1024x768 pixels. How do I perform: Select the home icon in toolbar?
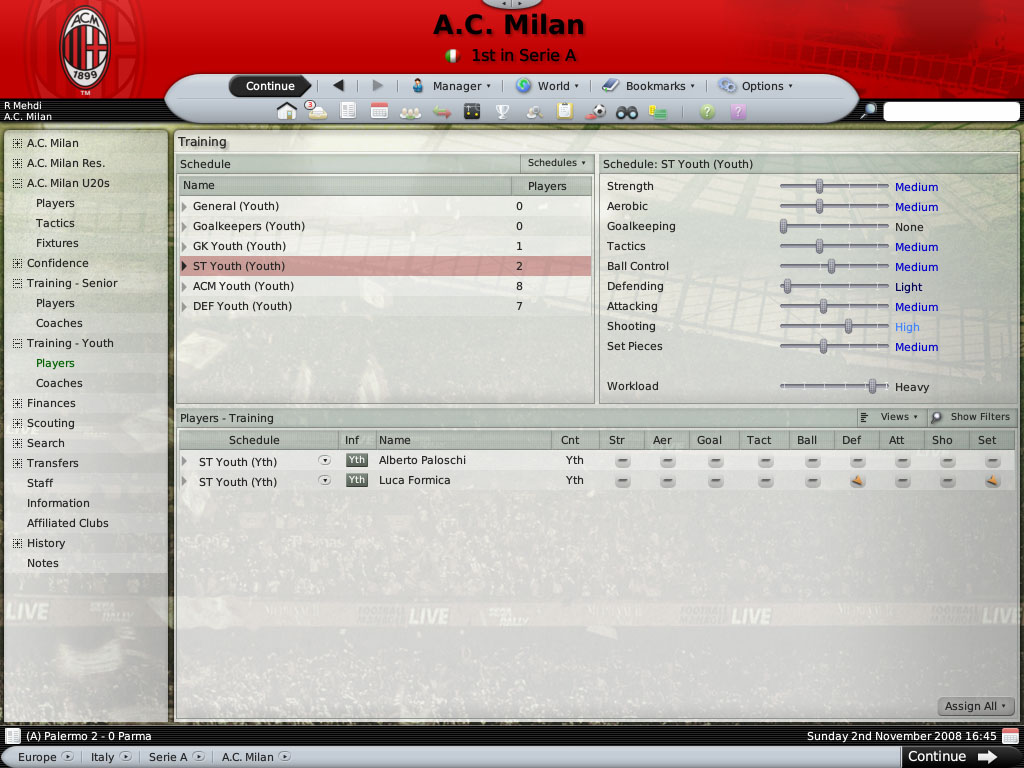tap(287, 112)
